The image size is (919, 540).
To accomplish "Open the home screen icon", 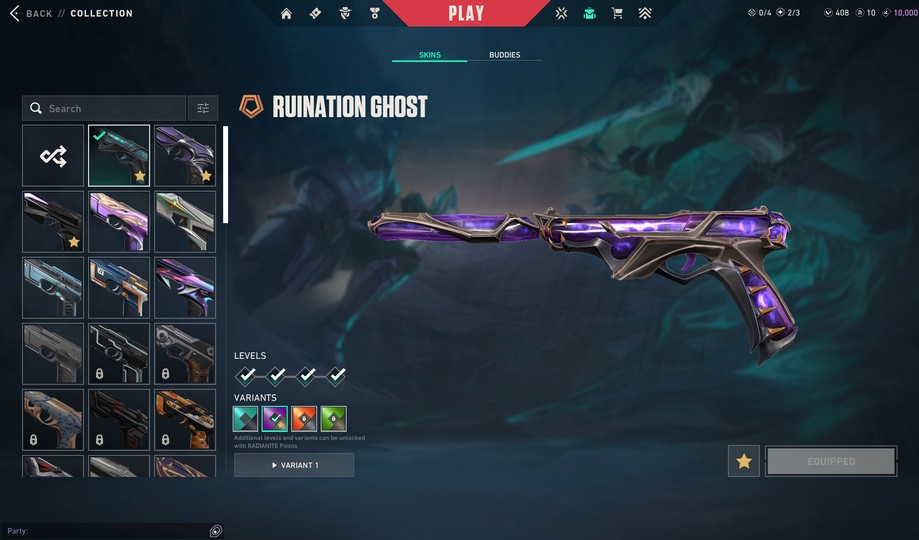I will point(287,13).
